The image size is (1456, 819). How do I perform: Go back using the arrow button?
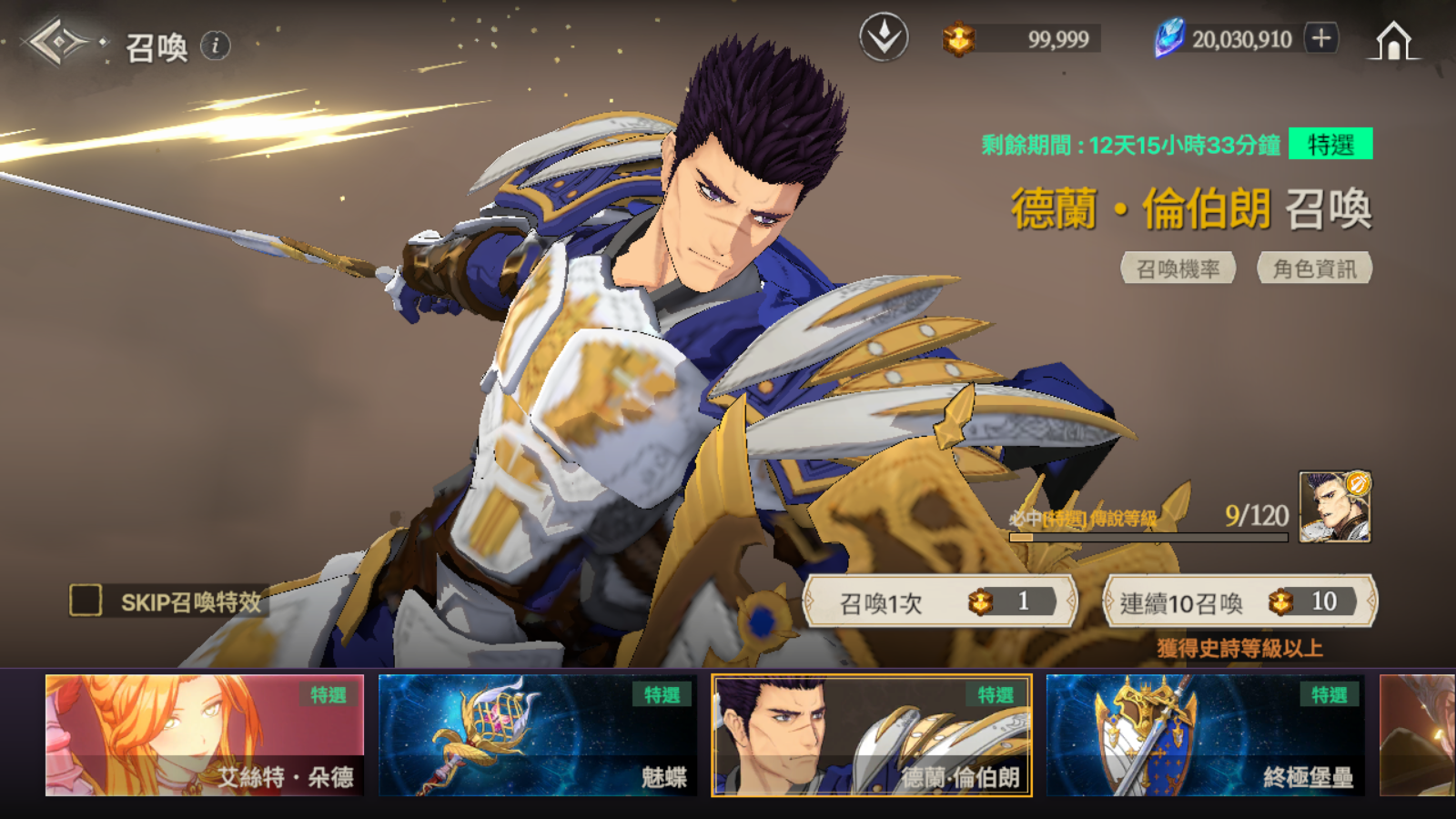coord(56,42)
